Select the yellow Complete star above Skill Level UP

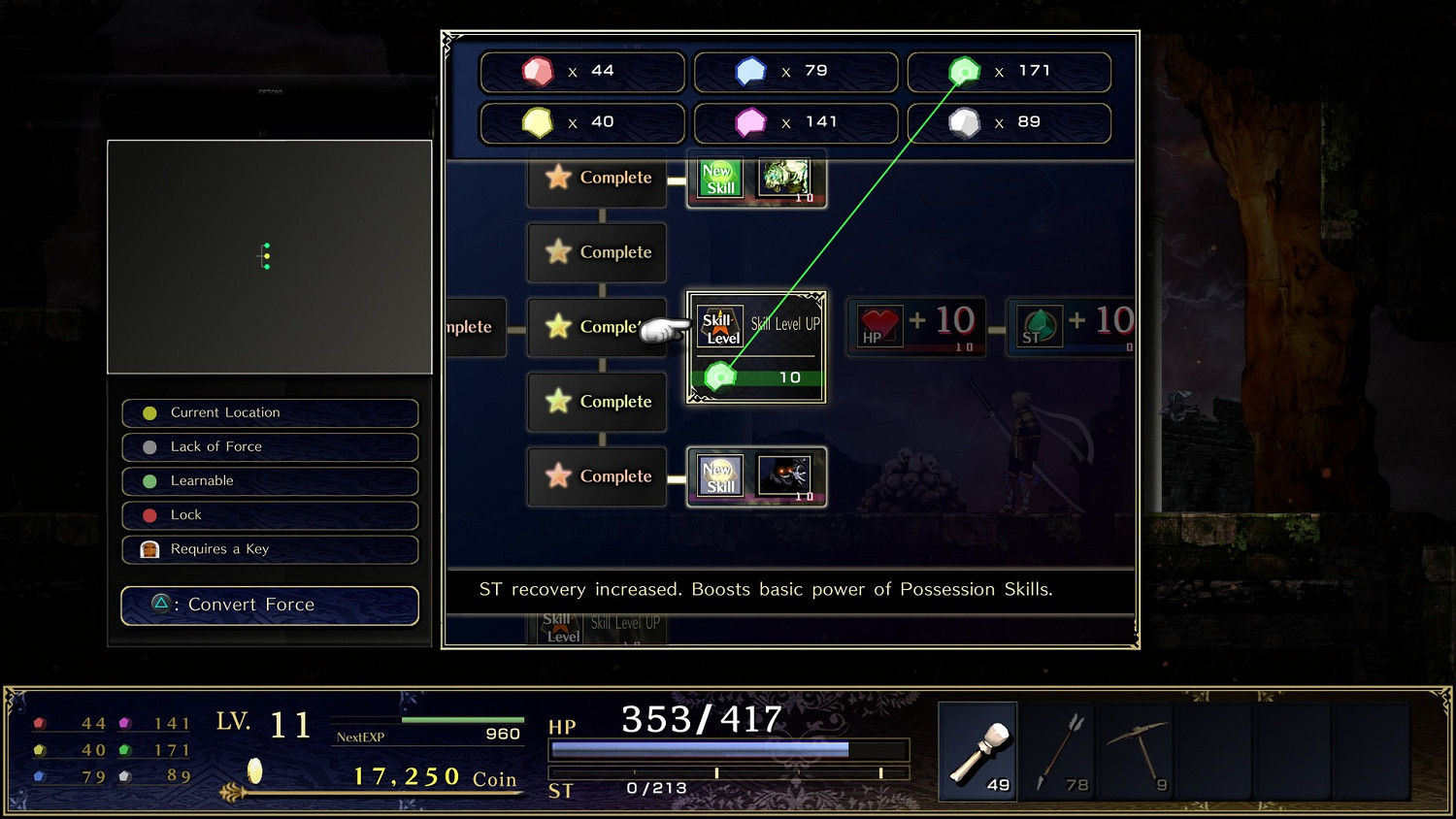[596, 327]
